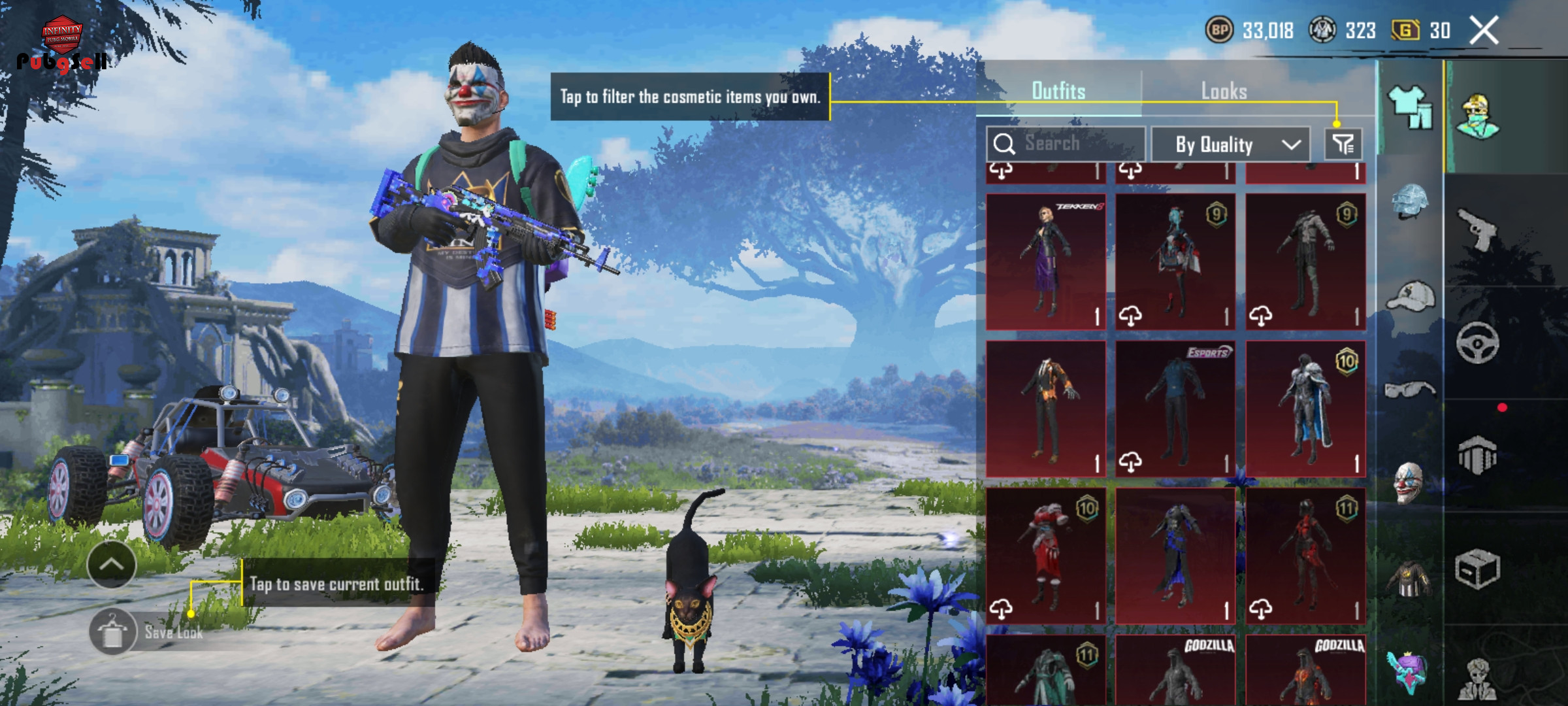The width and height of the screenshot is (1568, 706).
Task: Tap the Save Look button
Action: click(x=150, y=632)
